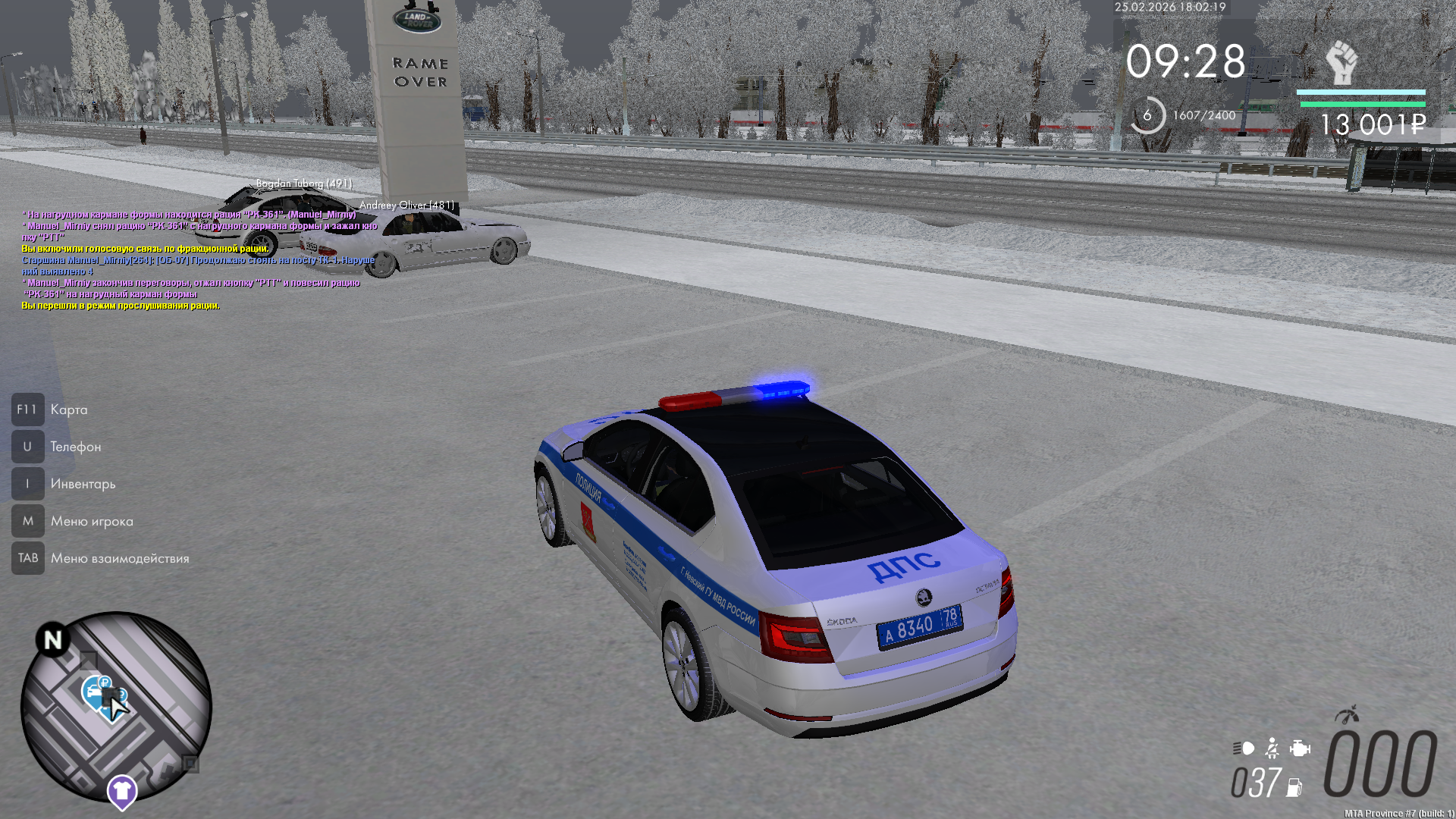1456x819 pixels.
Task: Click the blue car parking marker on minimap
Action: pyautogui.click(x=94, y=691)
